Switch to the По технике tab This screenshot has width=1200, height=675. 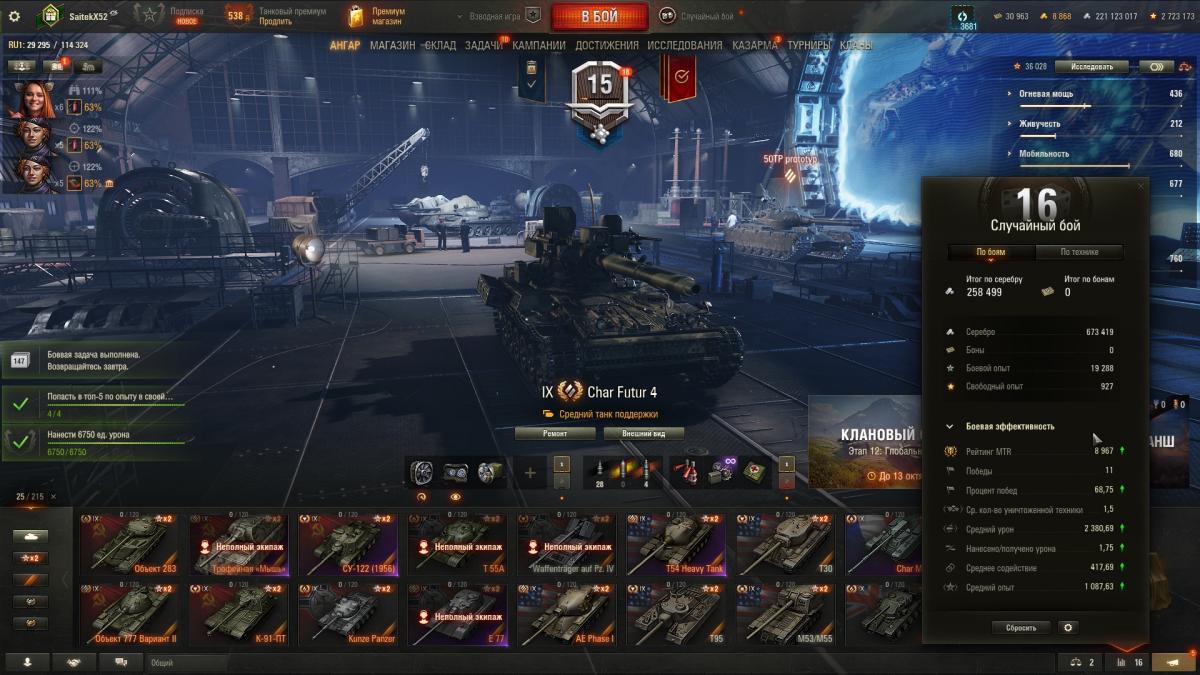tap(1079, 252)
